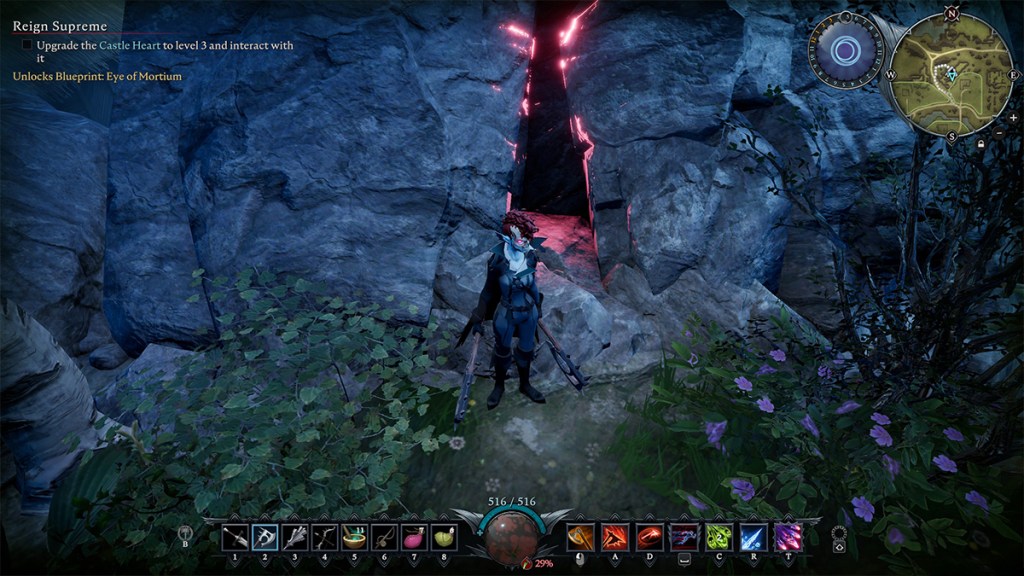Use the green fruit item in slot 8

coord(442,537)
